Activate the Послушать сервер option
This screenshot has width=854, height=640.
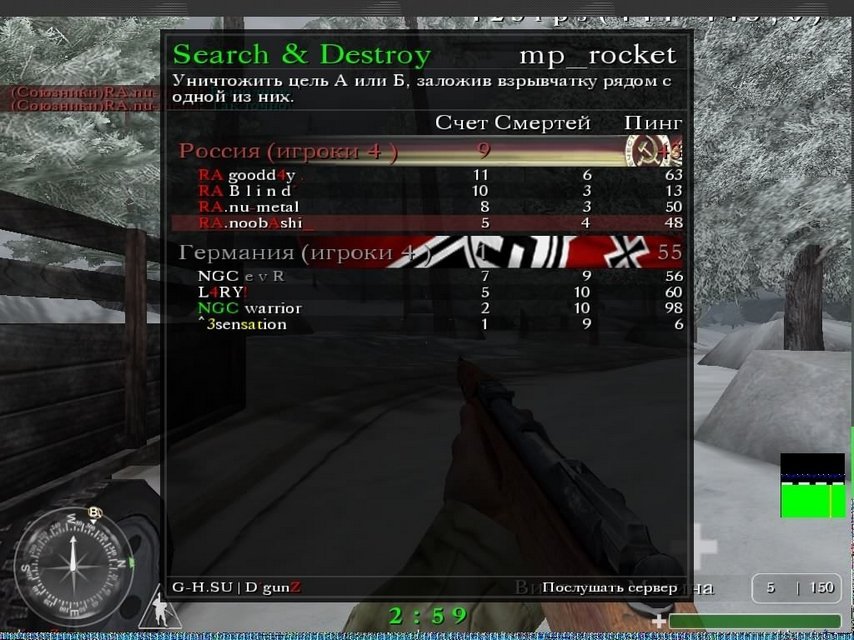pyautogui.click(x=609, y=588)
